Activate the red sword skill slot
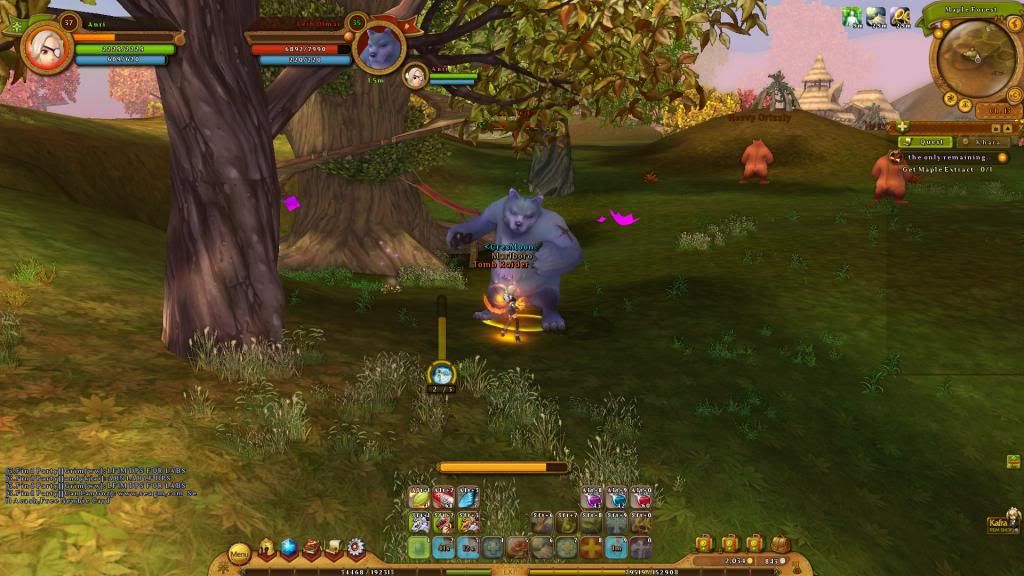This screenshot has width=1024, height=576. tap(443, 498)
